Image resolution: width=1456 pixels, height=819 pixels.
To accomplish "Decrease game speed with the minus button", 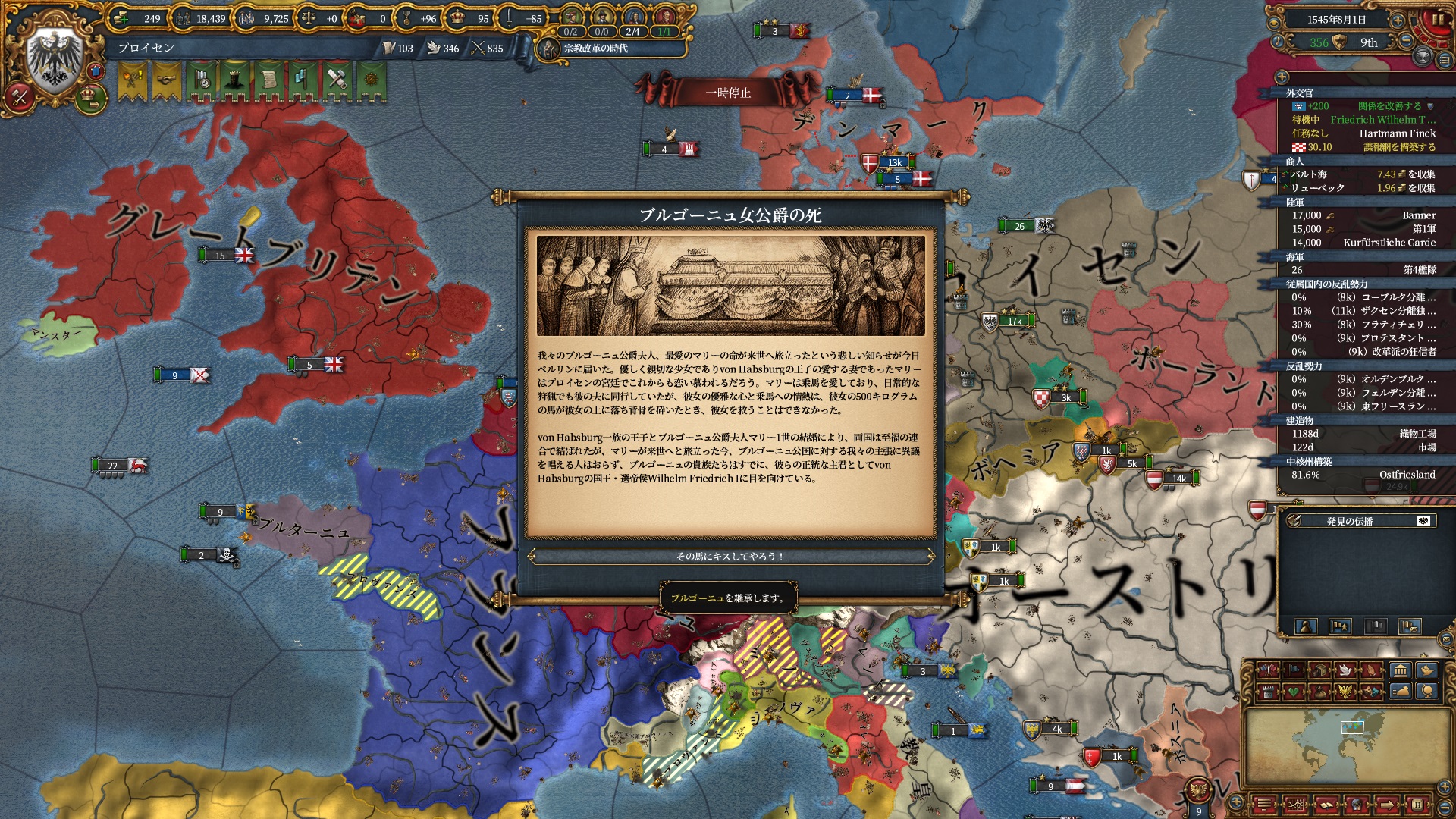I will [x=1405, y=41].
